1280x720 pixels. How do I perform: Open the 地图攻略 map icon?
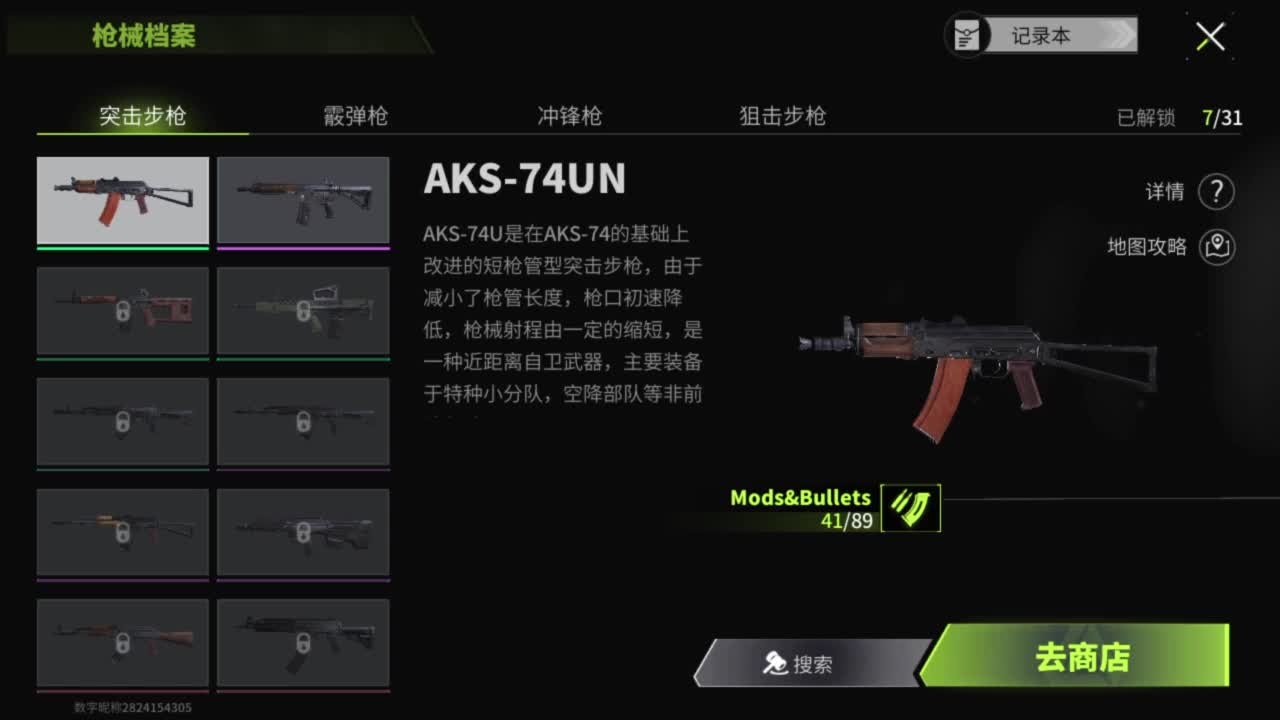(x=1216, y=247)
